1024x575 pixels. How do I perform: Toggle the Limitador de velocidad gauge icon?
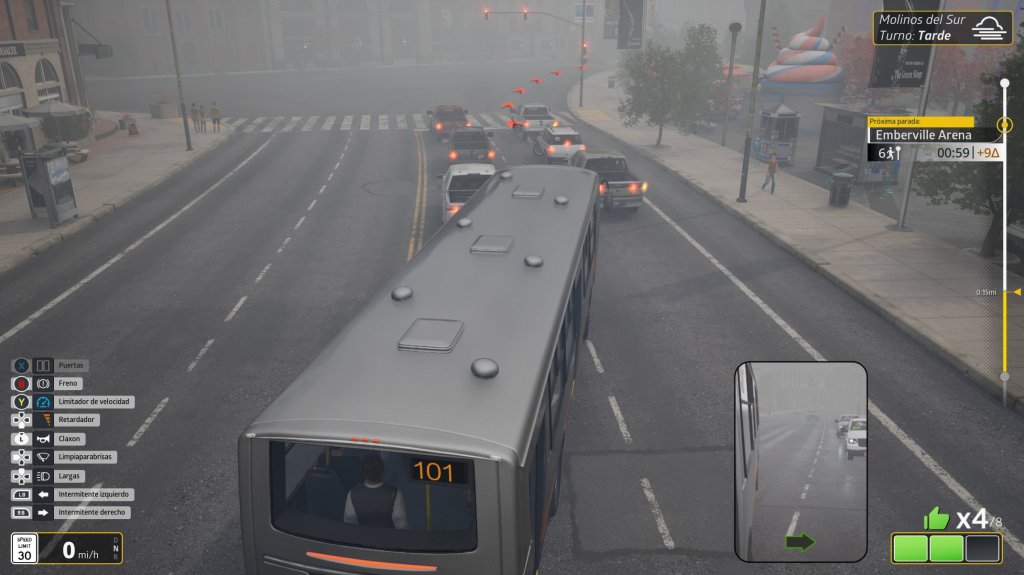[x=43, y=402]
